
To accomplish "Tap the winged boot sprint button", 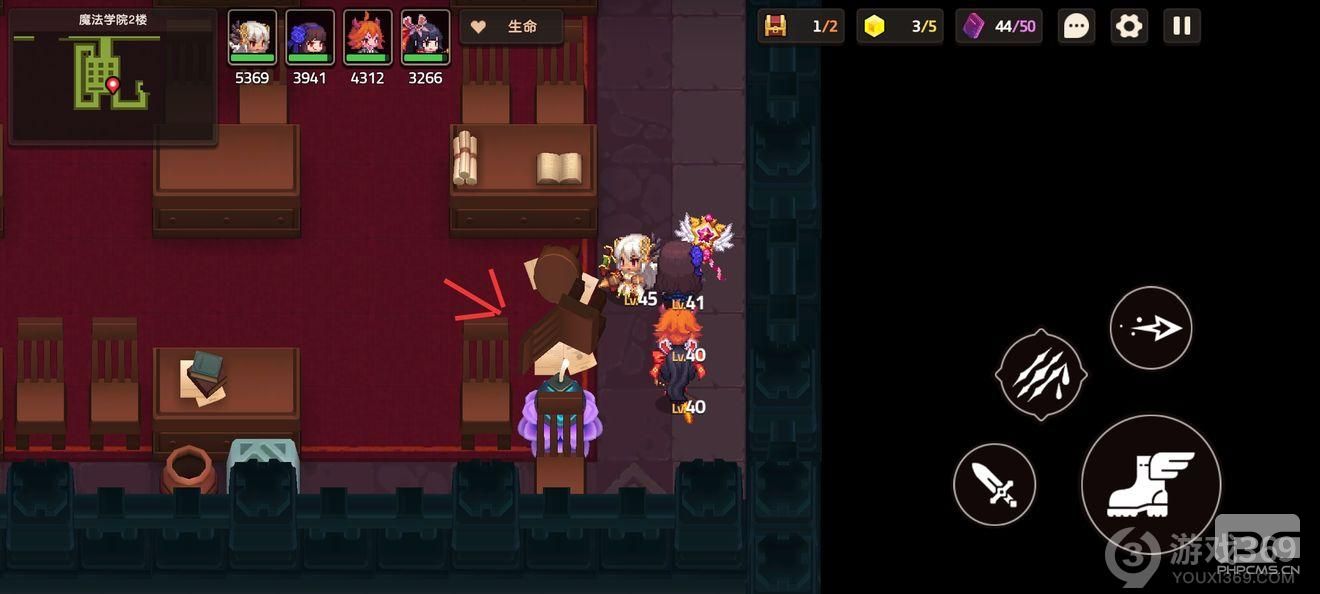I will click(x=1151, y=485).
